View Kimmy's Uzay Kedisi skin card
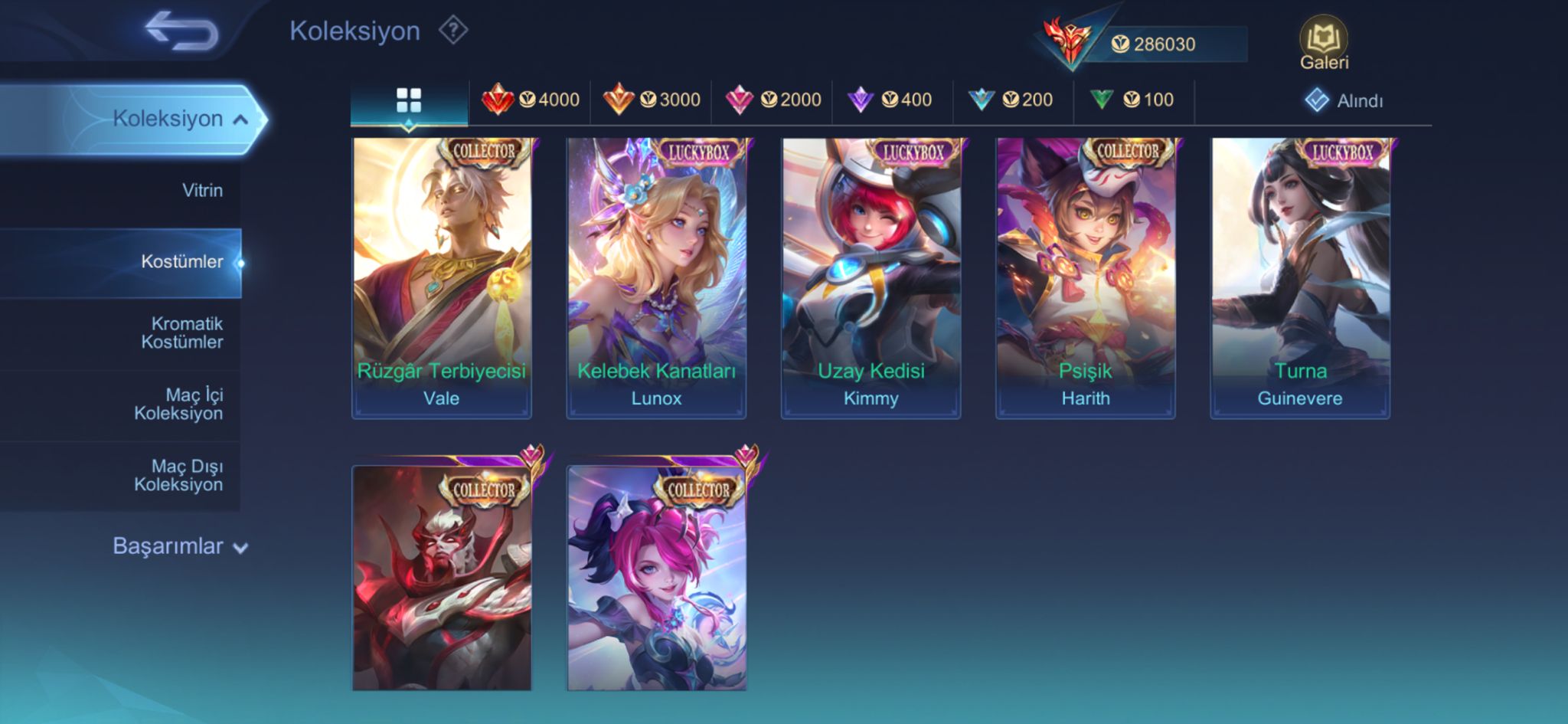This screenshot has height=724, width=1568. (871, 277)
